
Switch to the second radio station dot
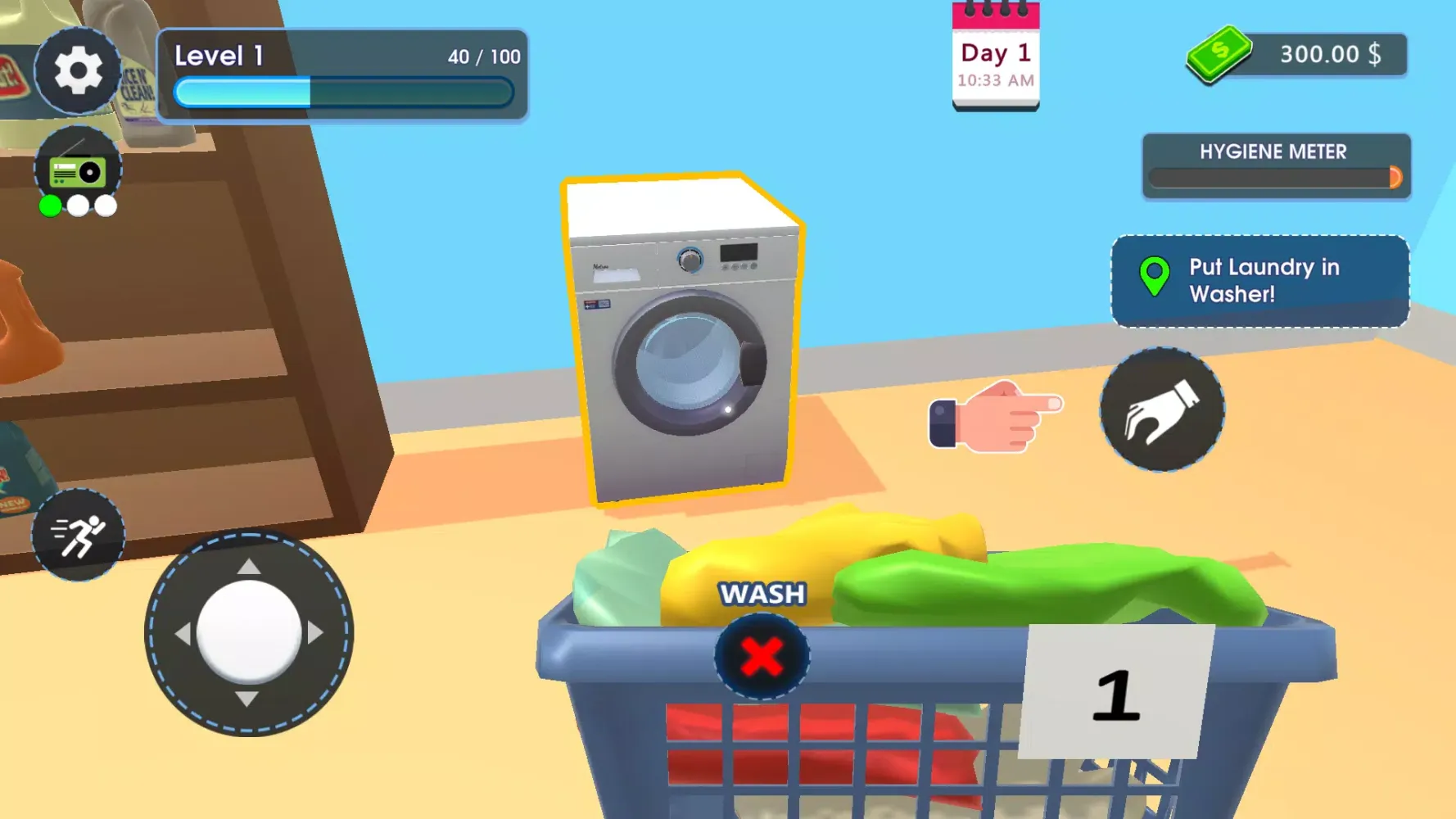tap(79, 205)
